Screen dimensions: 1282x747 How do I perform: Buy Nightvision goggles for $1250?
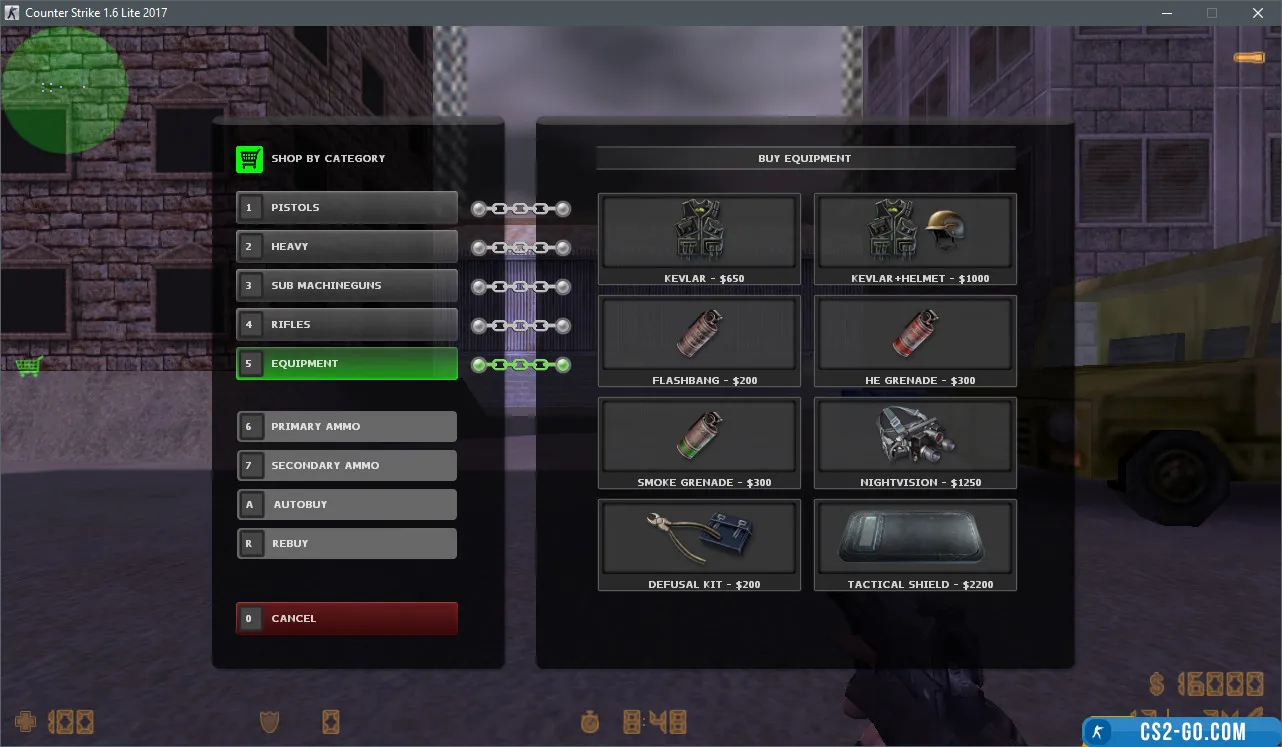[915, 442]
